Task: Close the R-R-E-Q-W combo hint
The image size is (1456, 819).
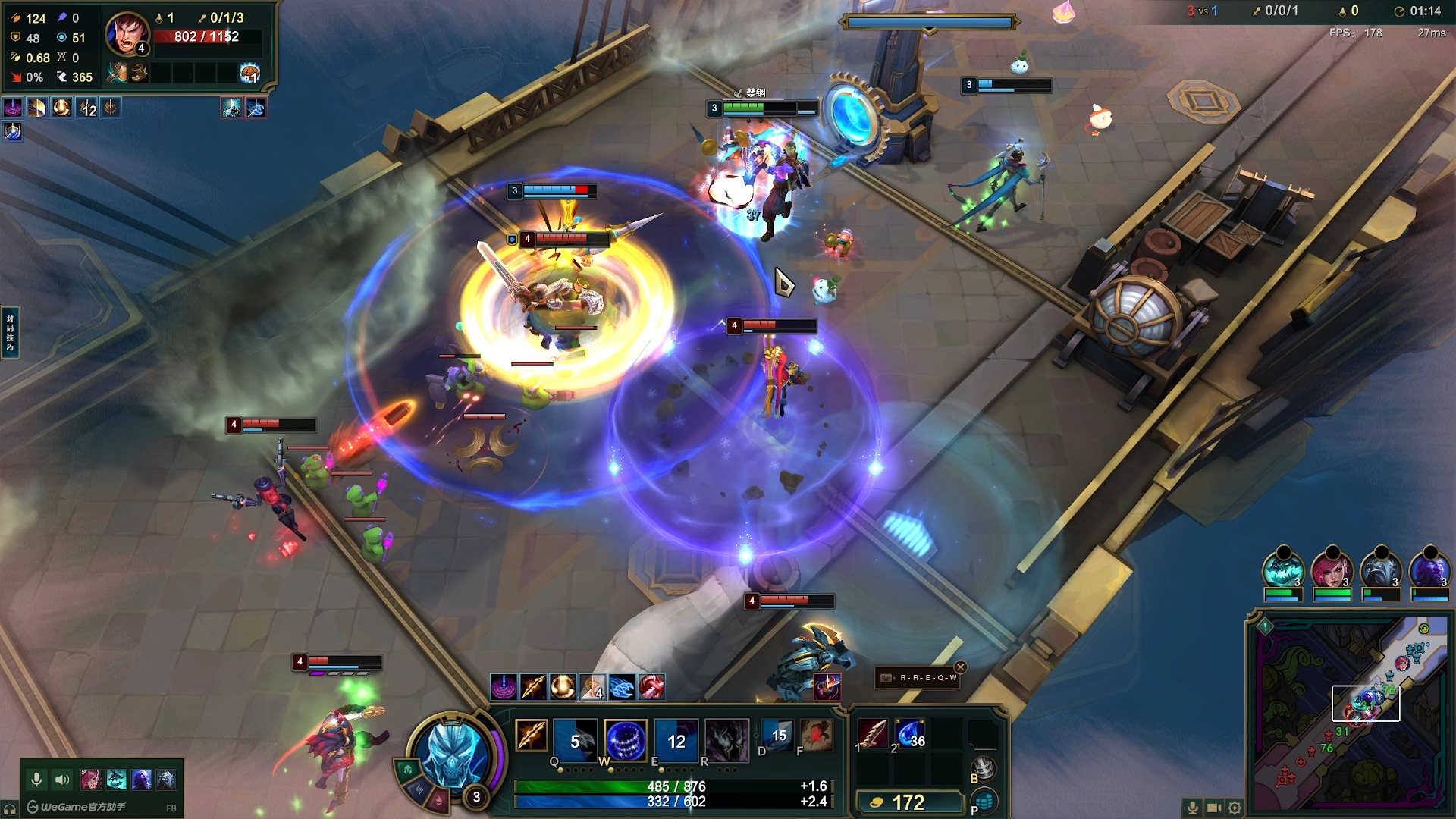Action: [x=961, y=667]
